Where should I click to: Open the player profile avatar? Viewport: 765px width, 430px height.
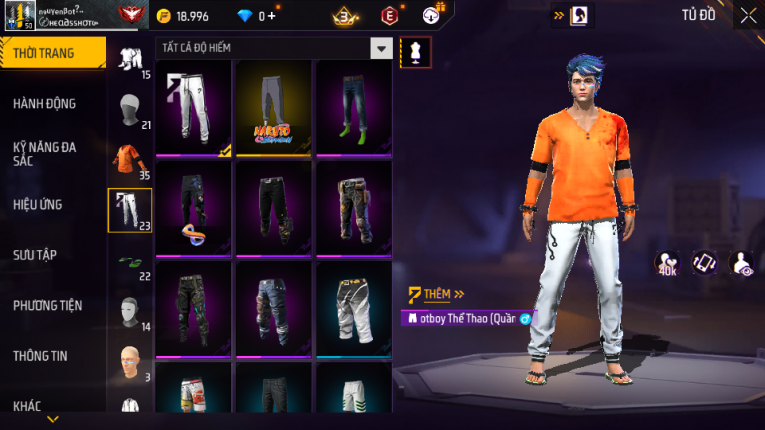pos(19,15)
